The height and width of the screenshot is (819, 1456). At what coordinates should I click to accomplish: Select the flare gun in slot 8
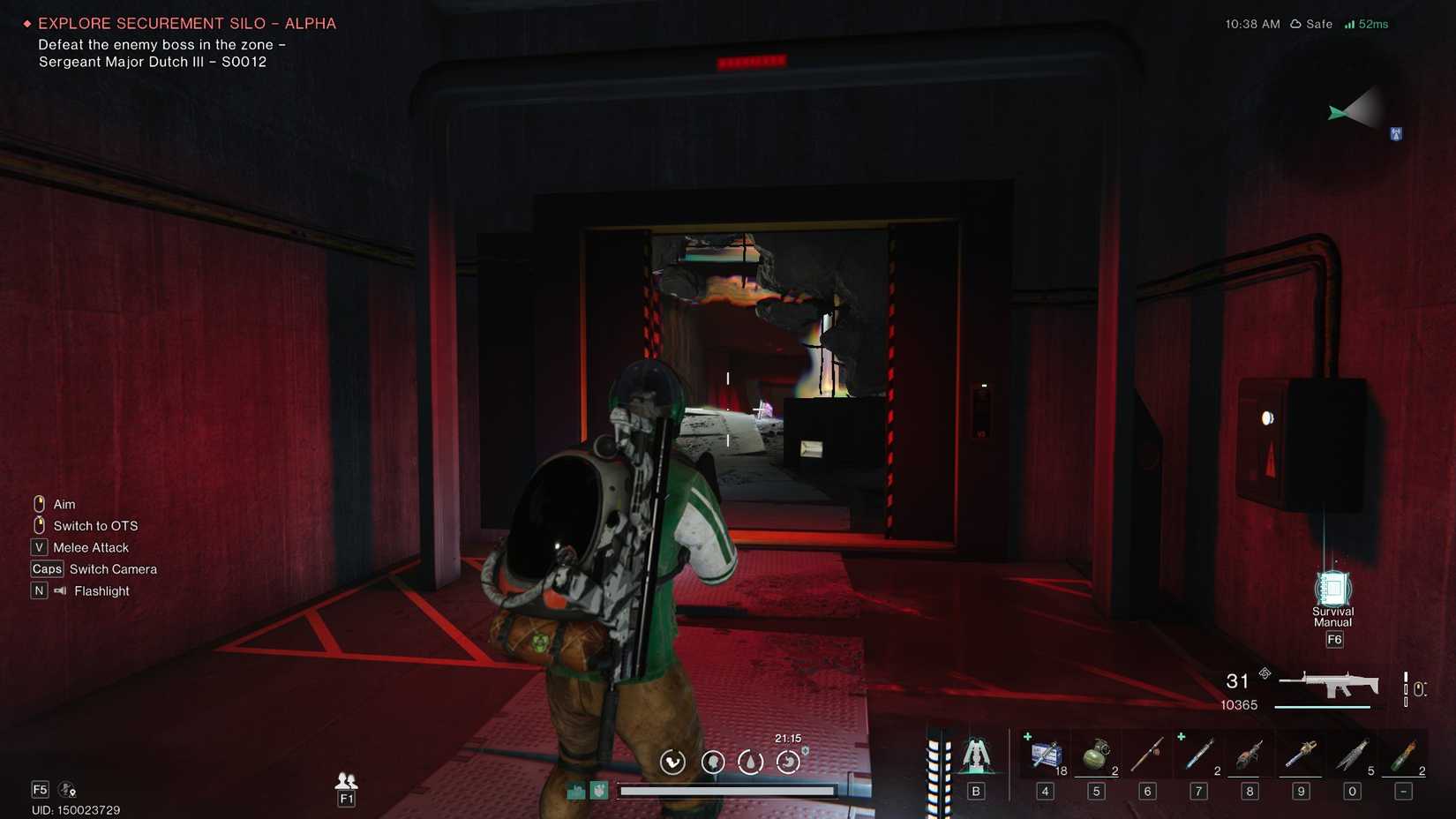tap(1250, 755)
